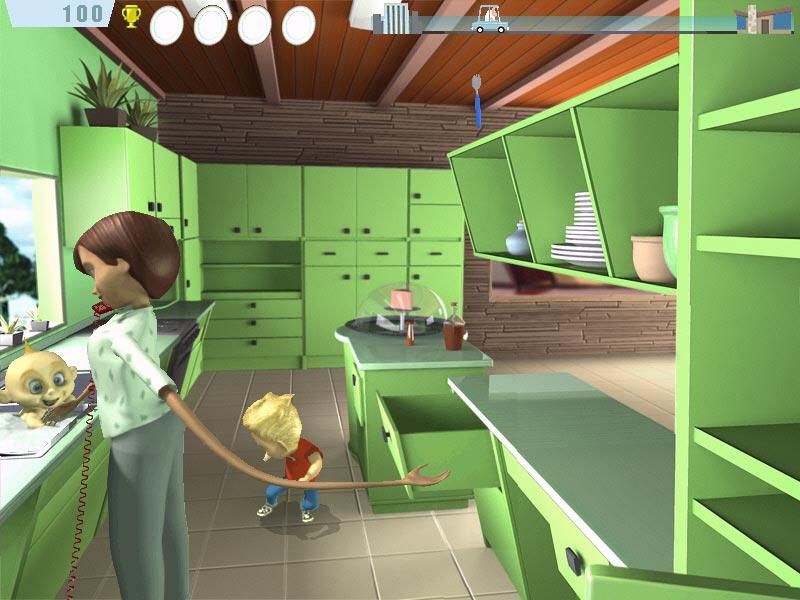Click the gold trophy icon
Image resolution: width=800 pixels, height=600 pixels.
[131, 16]
